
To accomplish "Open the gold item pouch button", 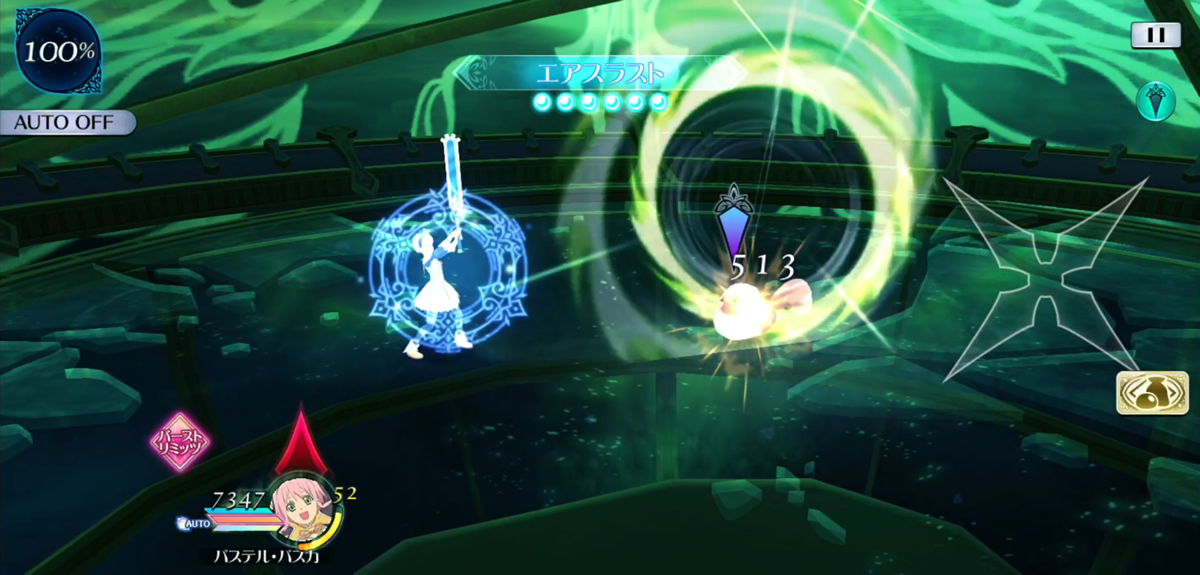I will tap(1145, 393).
